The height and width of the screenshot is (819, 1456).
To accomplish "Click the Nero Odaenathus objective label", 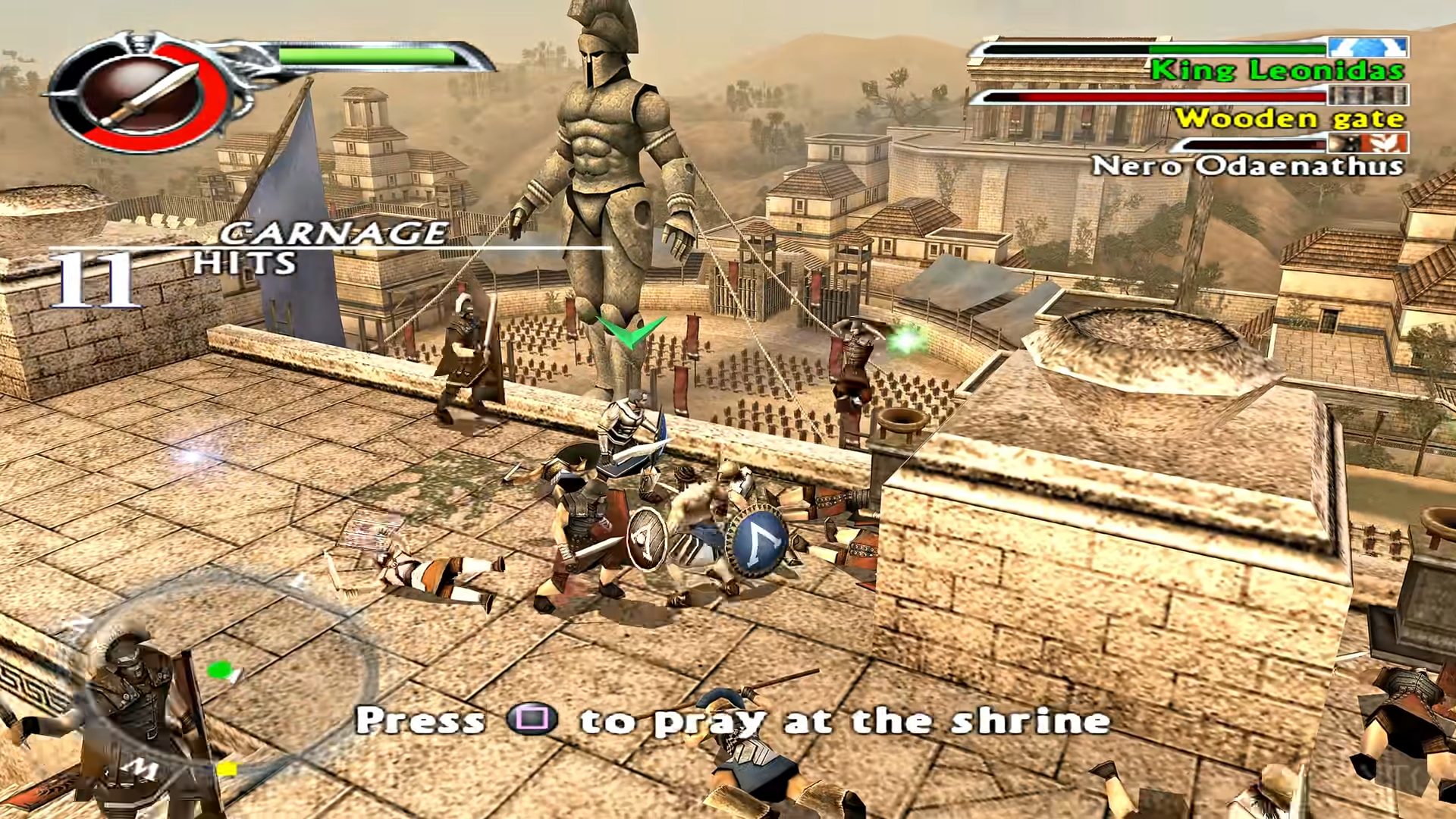I will (1247, 165).
